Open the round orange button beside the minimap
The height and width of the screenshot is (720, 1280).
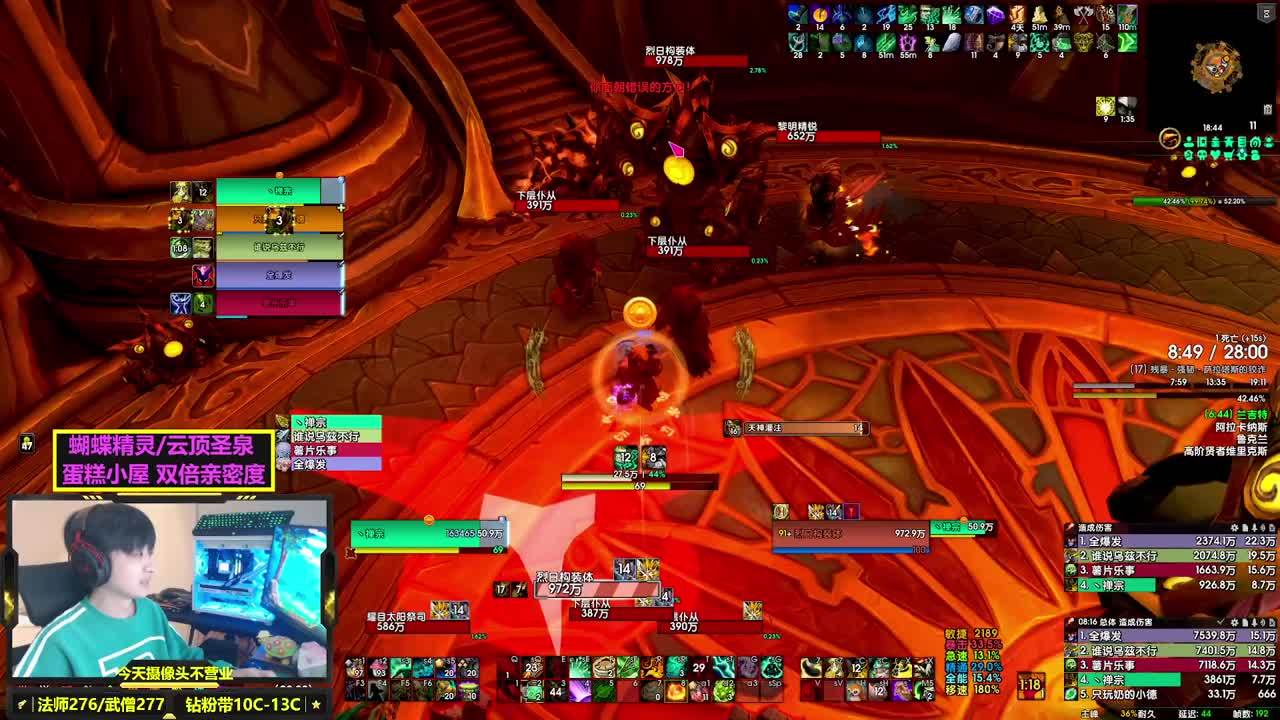coord(1170,139)
